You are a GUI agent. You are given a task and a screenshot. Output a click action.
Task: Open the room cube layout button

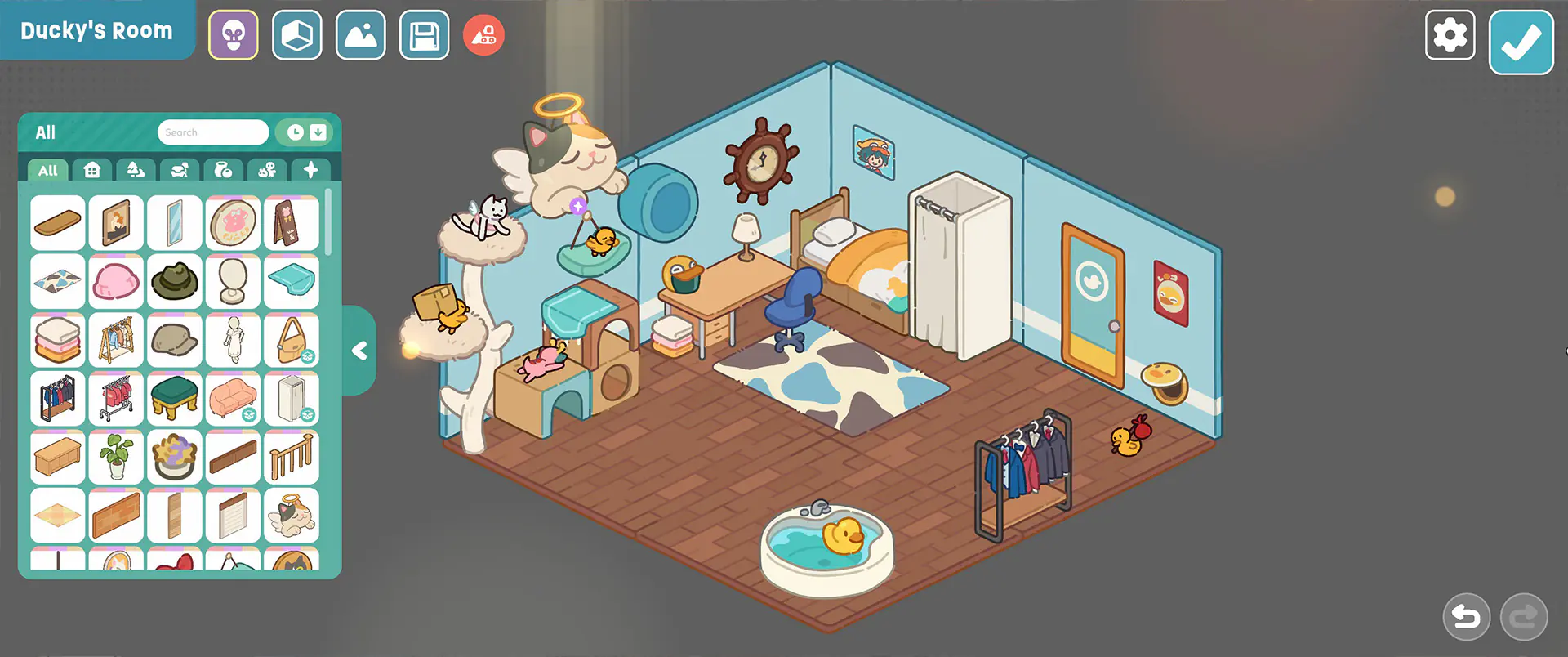(x=297, y=35)
